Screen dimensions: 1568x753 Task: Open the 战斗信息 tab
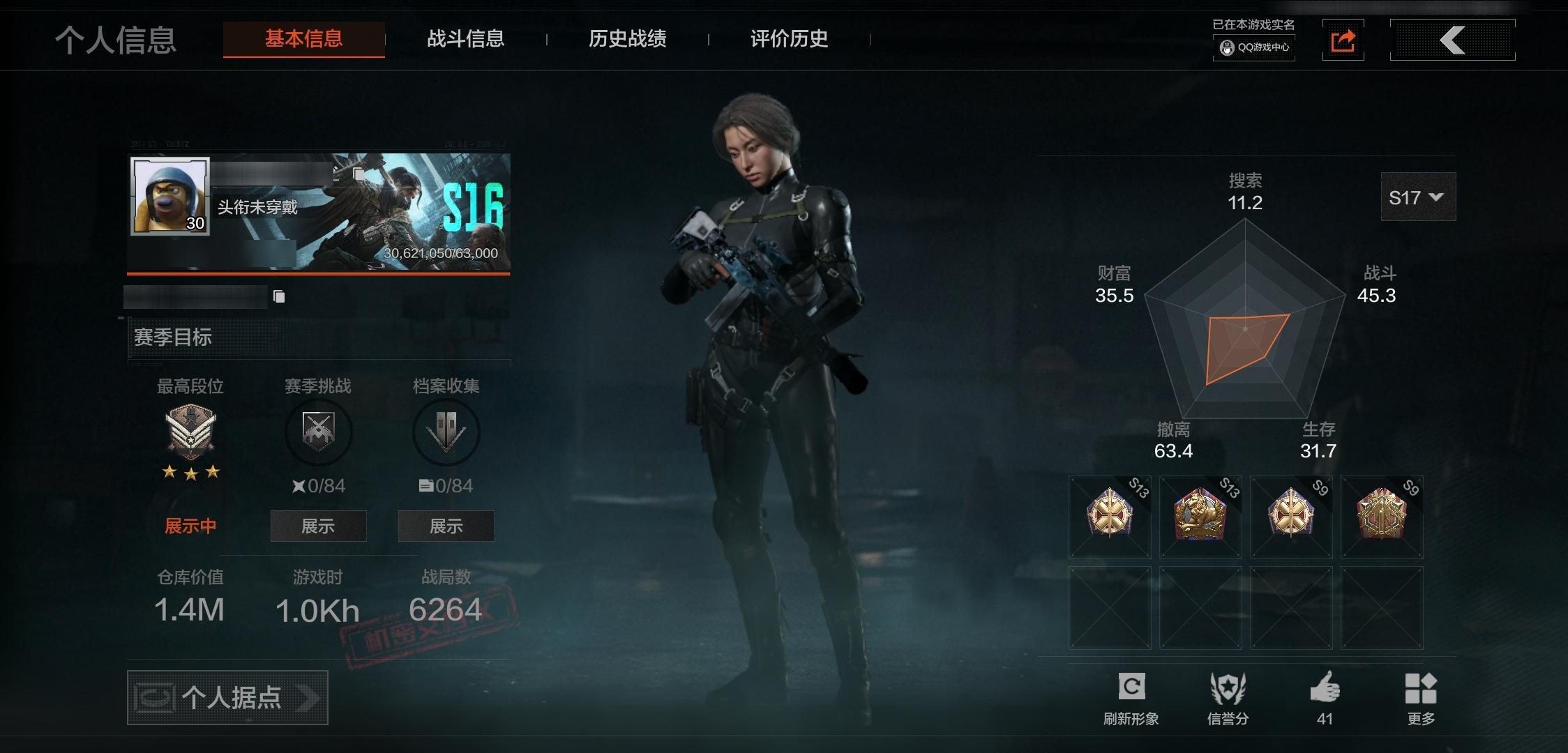click(x=465, y=39)
